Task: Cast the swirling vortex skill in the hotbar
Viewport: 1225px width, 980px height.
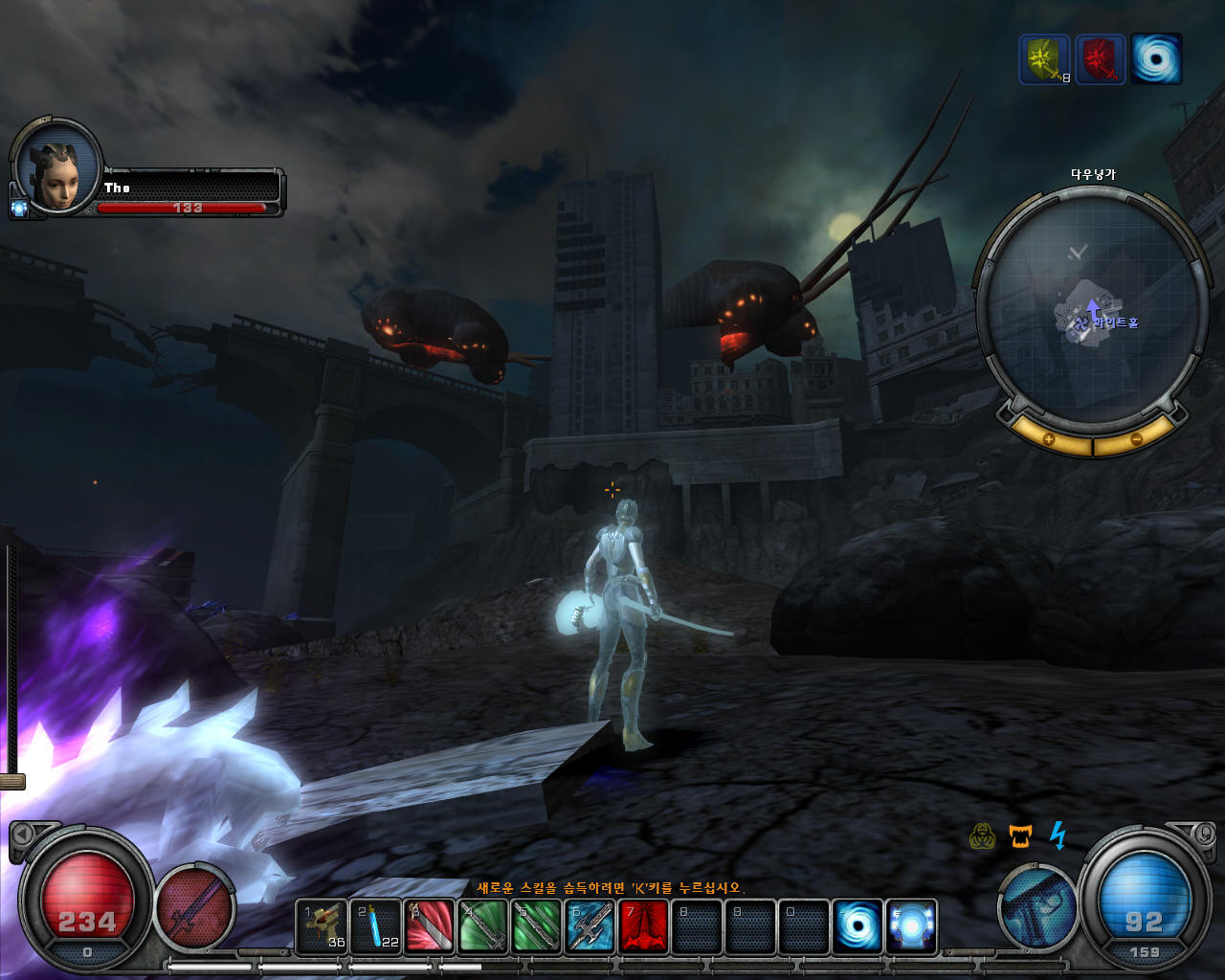Action: click(x=857, y=926)
